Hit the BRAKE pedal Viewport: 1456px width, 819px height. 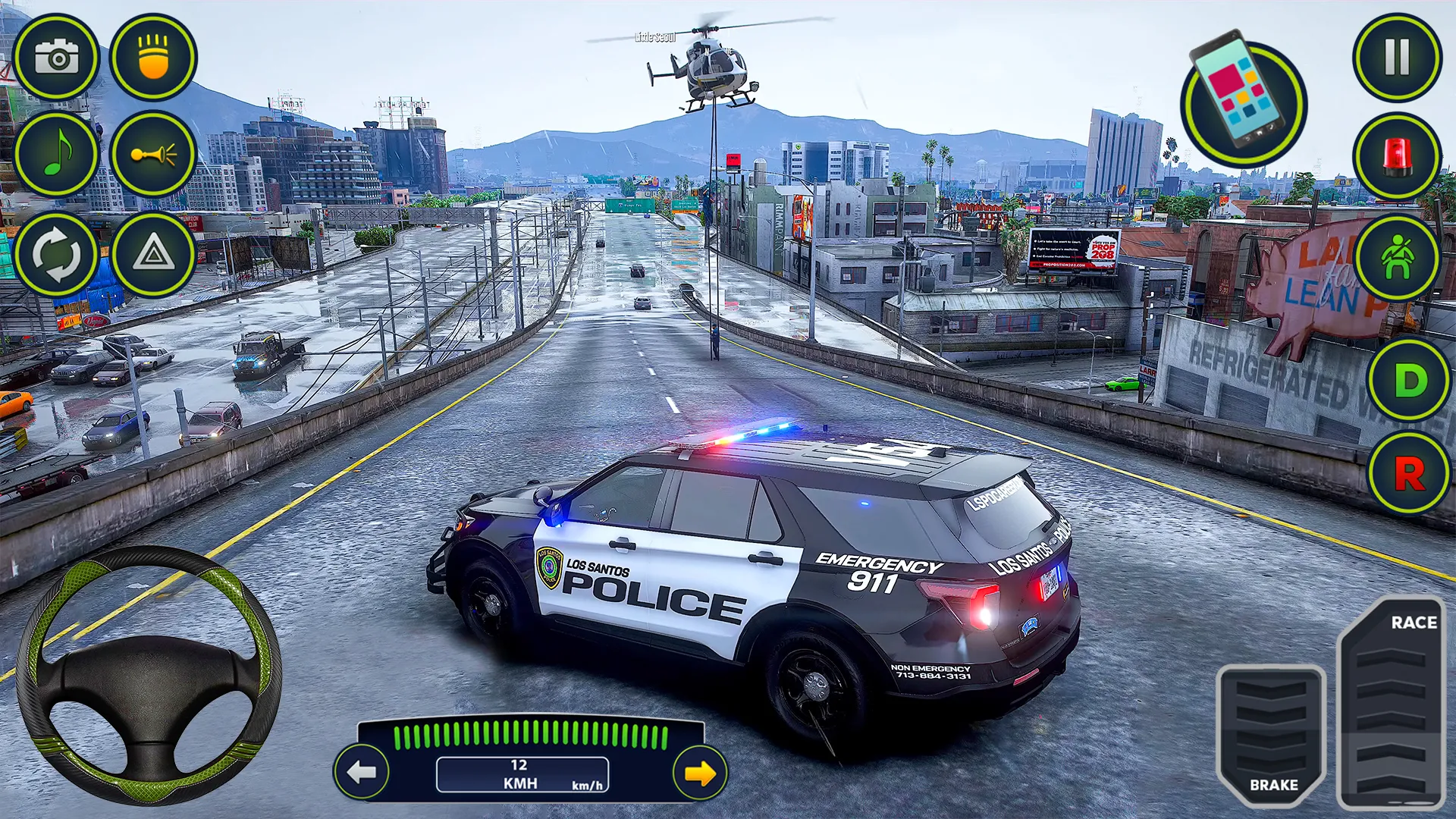(1272, 733)
